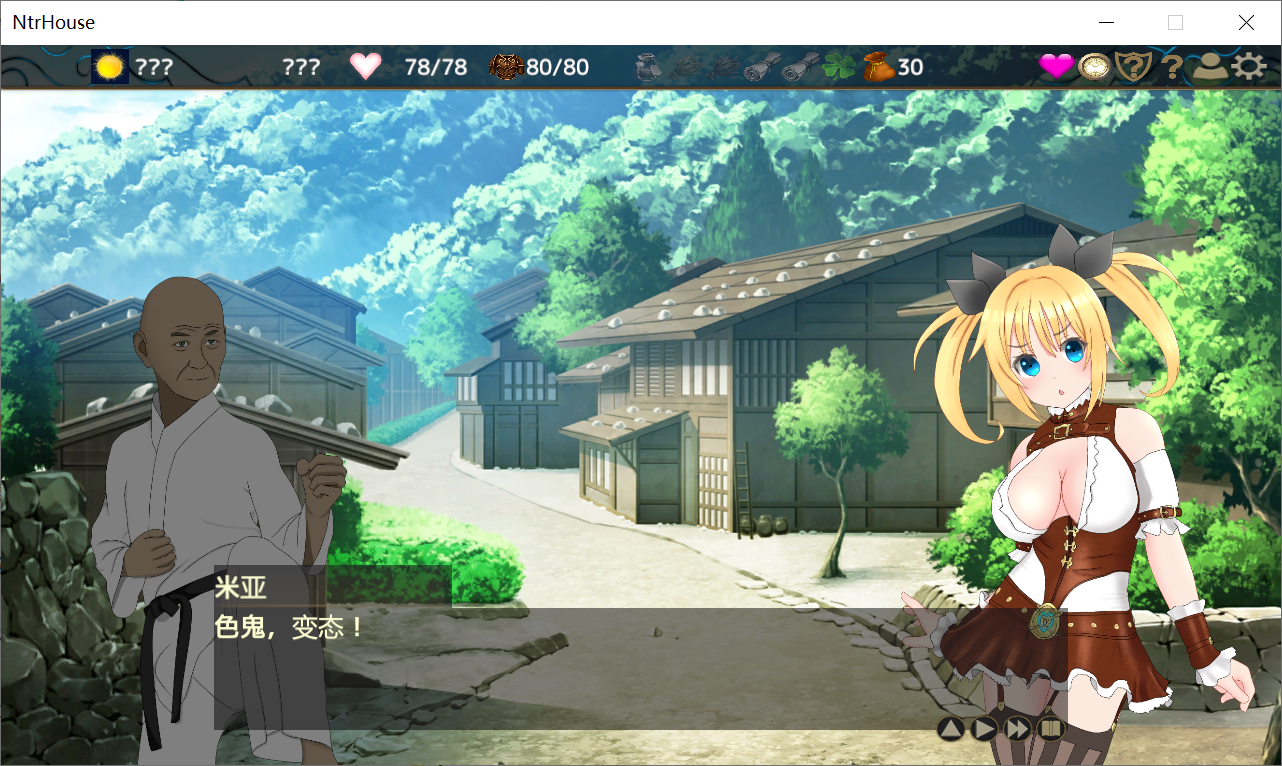
Task: Hide the dialogue box with triangle button
Action: tap(951, 728)
